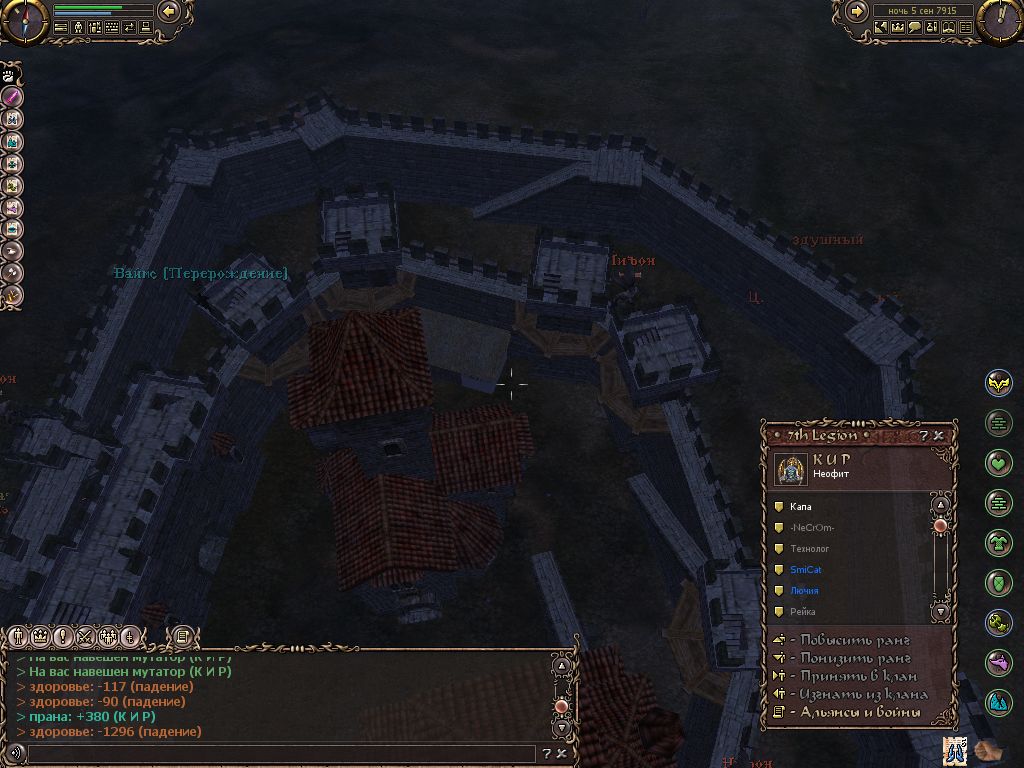Choose SmiCat in the clan list

(805, 570)
